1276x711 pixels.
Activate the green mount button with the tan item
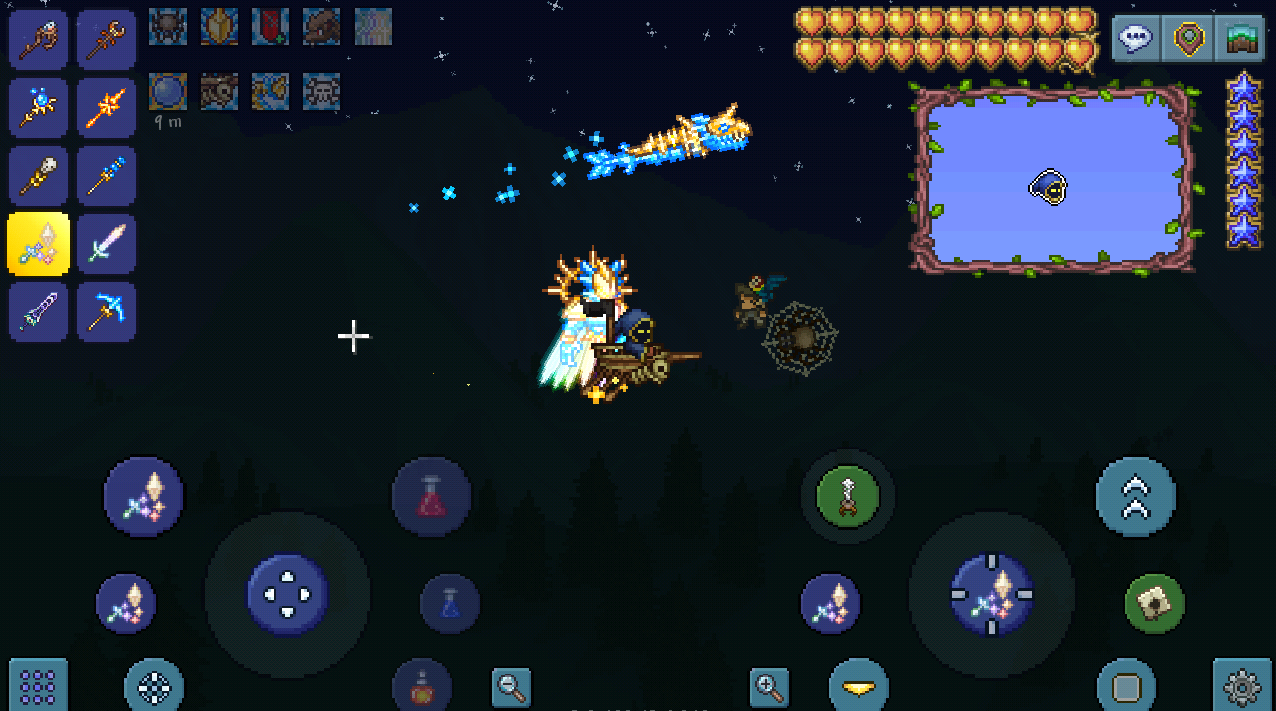click(1154, 603)
